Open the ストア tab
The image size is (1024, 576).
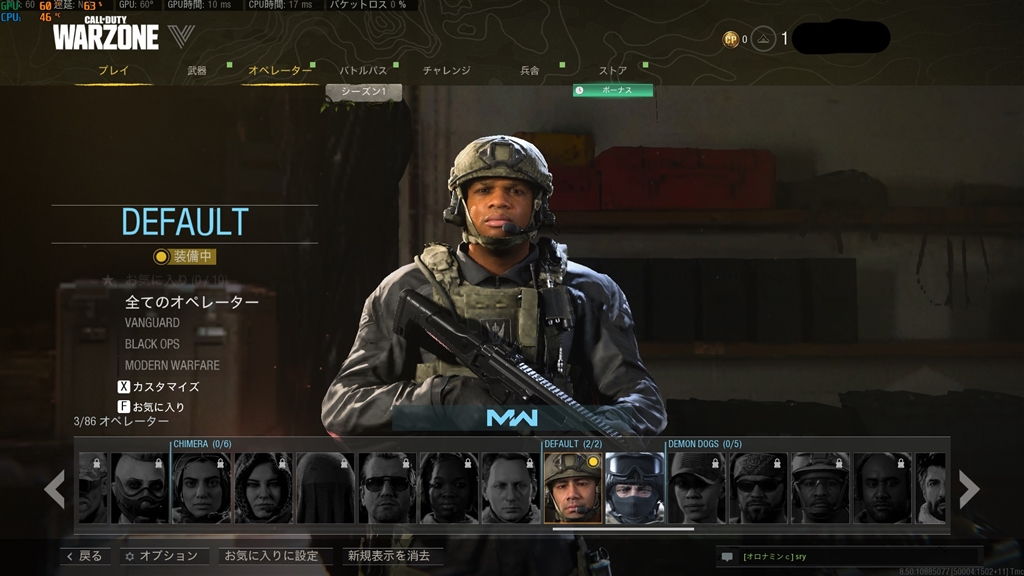[613, 71]
